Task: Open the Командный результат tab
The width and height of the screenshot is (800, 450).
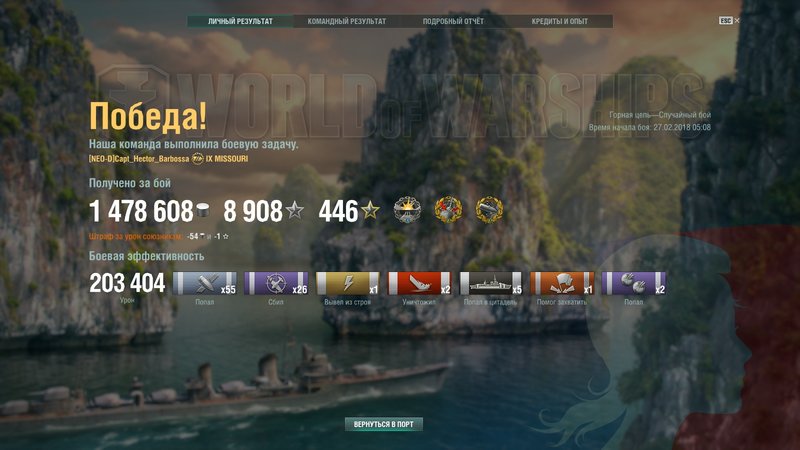Action: click(x=346, y=21)
